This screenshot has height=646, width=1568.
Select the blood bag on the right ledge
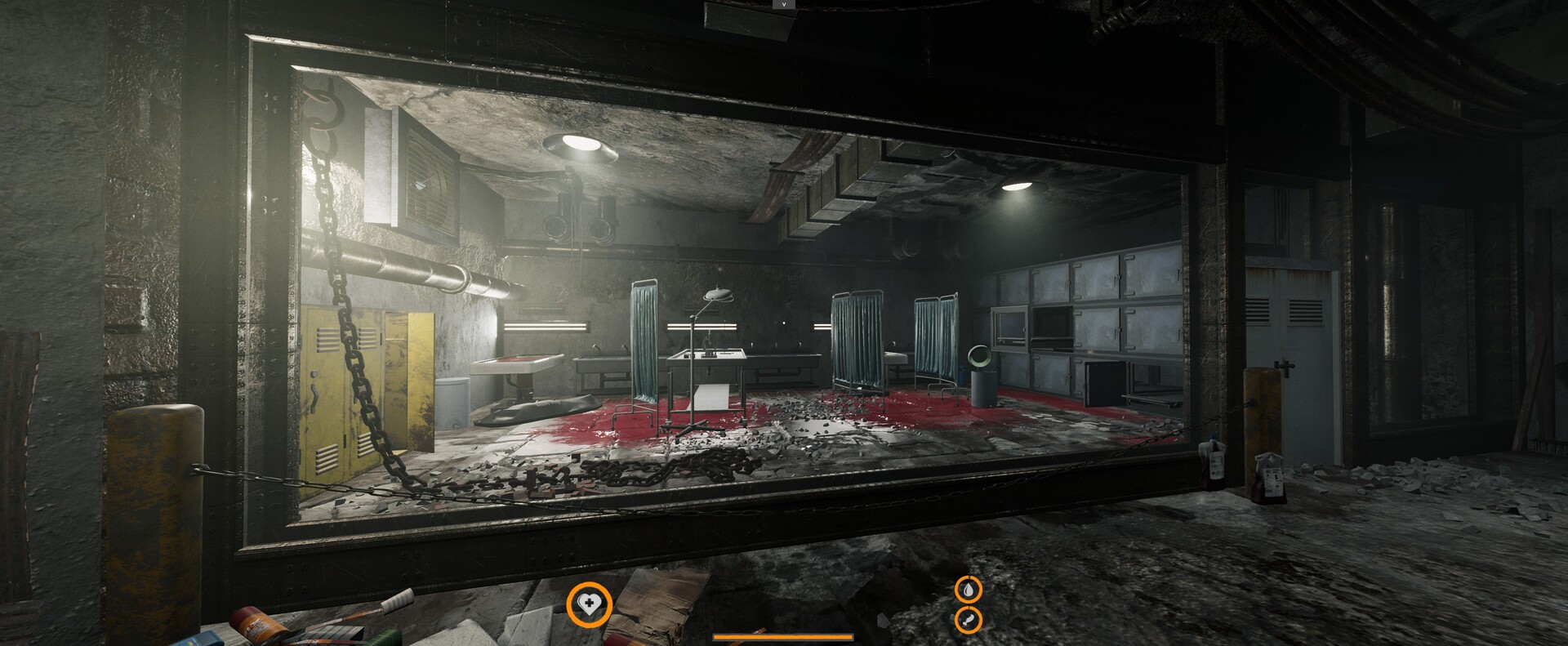[1267, 474]
